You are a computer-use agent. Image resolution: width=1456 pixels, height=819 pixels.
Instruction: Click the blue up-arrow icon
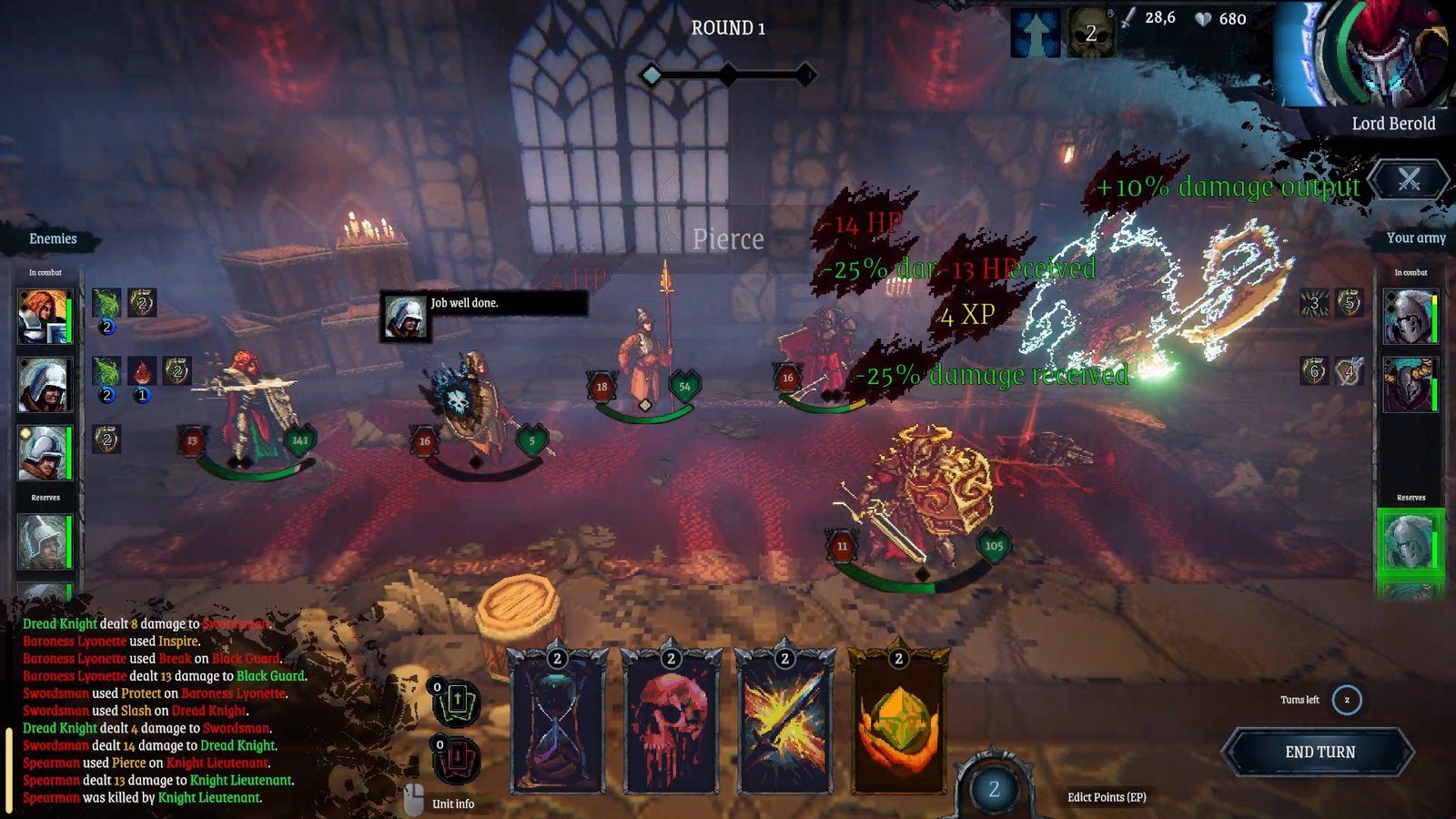(1036, 35)
